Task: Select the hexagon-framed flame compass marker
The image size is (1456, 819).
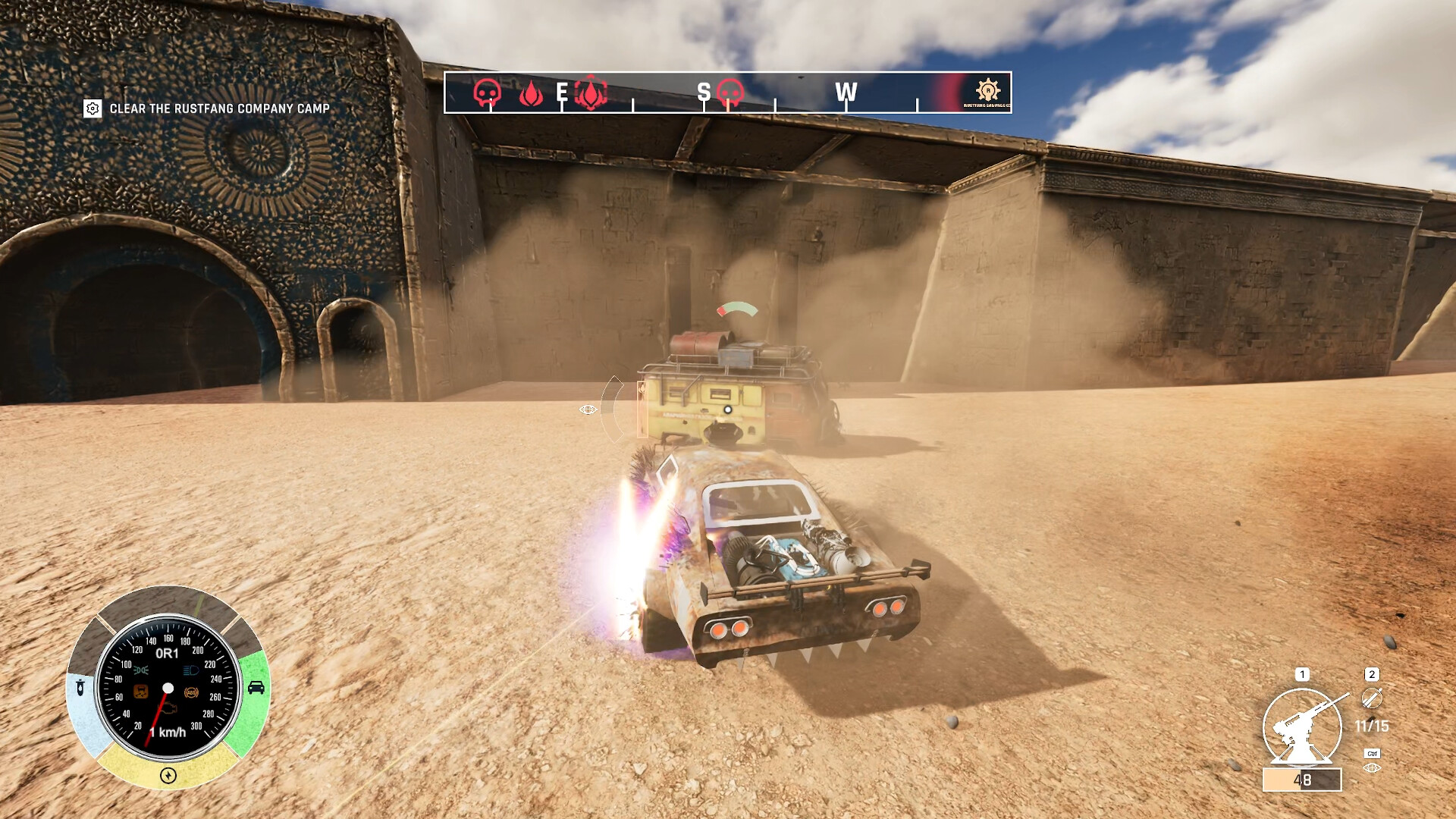Action: (x=591, y=93)
